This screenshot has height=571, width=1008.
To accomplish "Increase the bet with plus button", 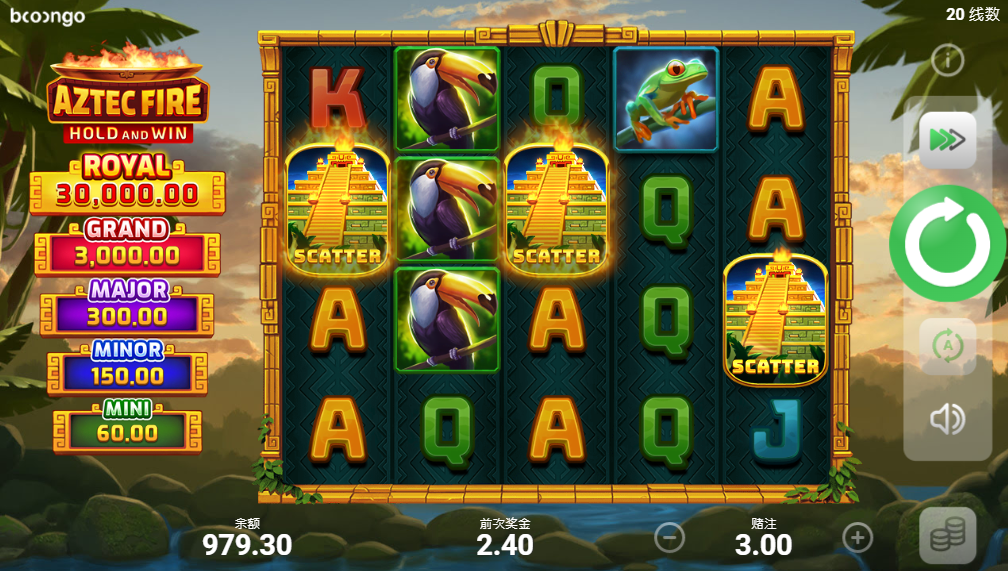I will point(857,538).
